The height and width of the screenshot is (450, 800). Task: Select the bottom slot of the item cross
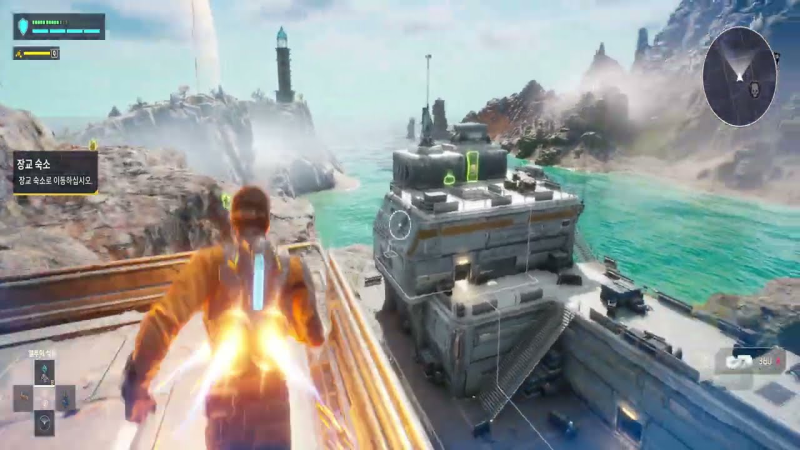point(44,422)
